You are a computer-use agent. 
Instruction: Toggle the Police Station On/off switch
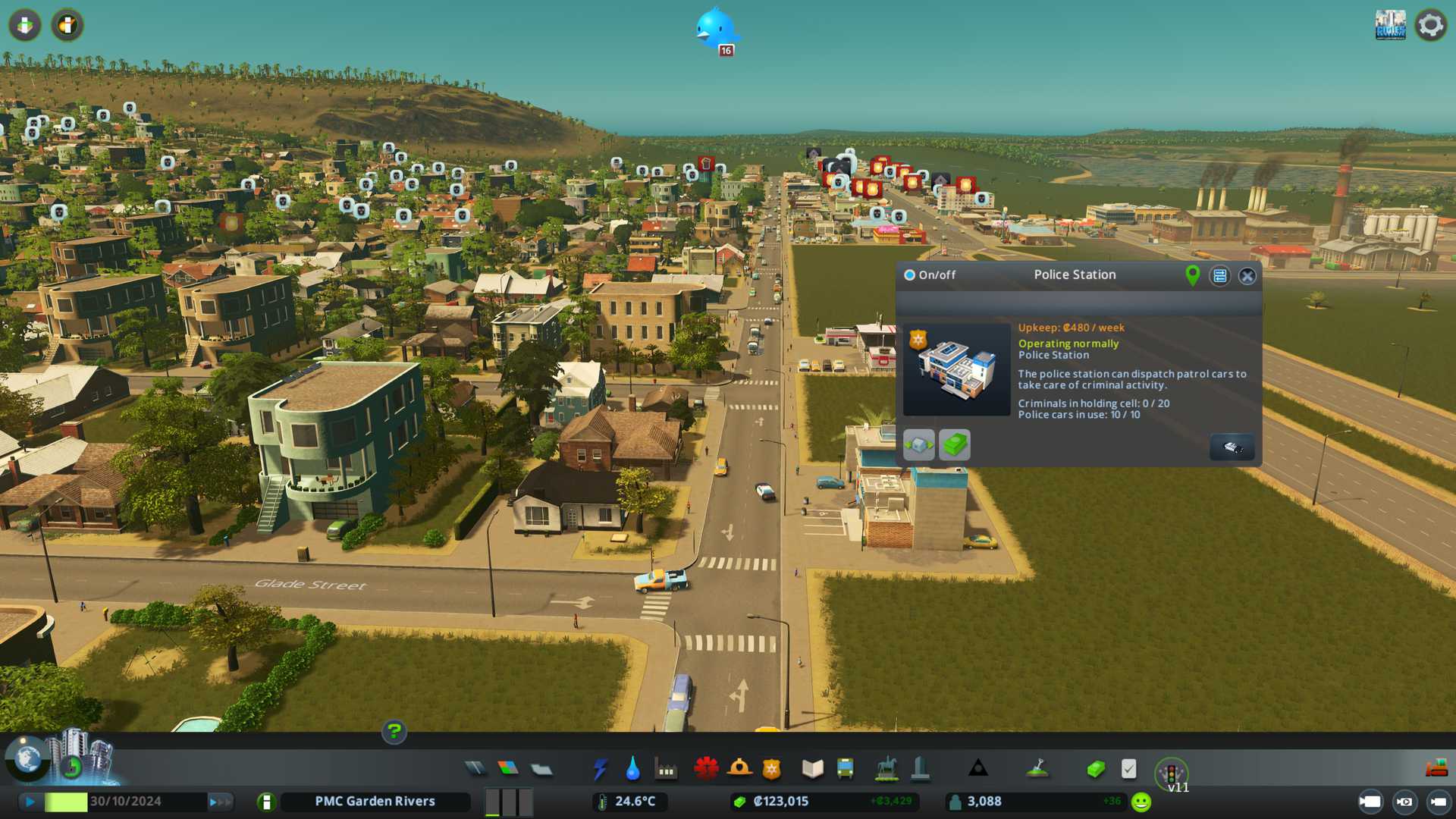(910, 275)
